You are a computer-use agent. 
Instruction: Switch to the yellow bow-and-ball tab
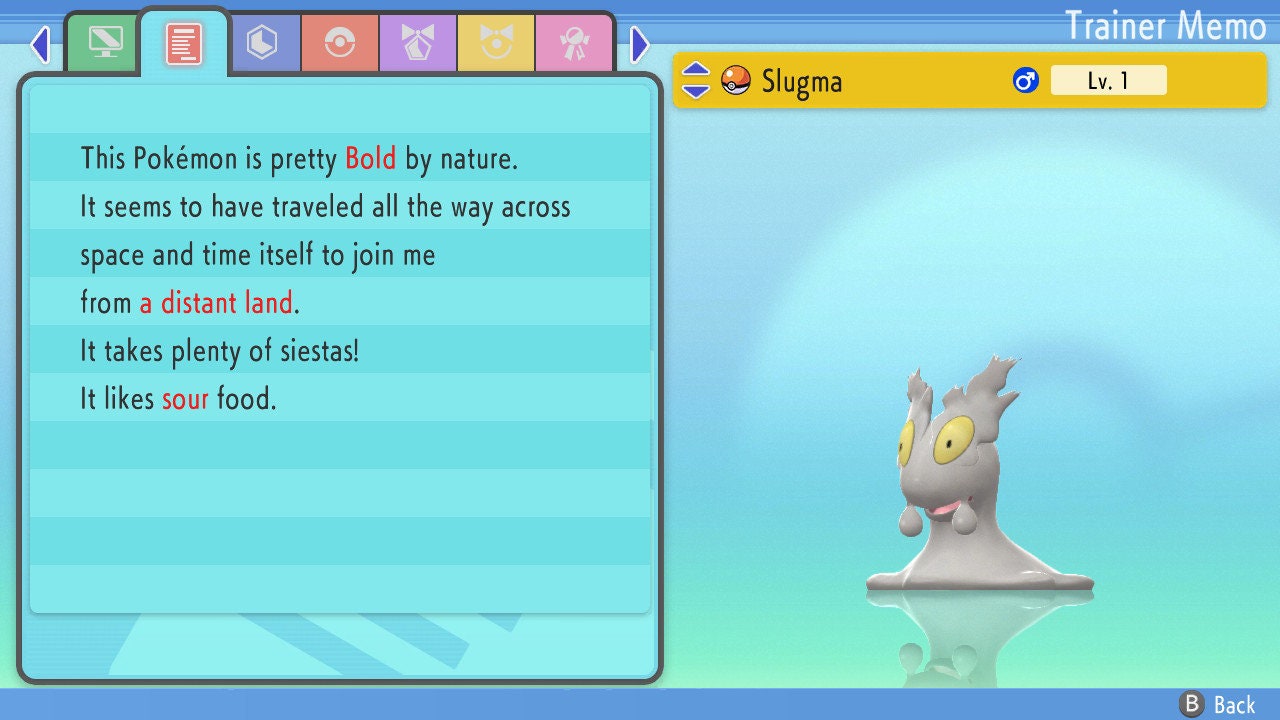496,43
